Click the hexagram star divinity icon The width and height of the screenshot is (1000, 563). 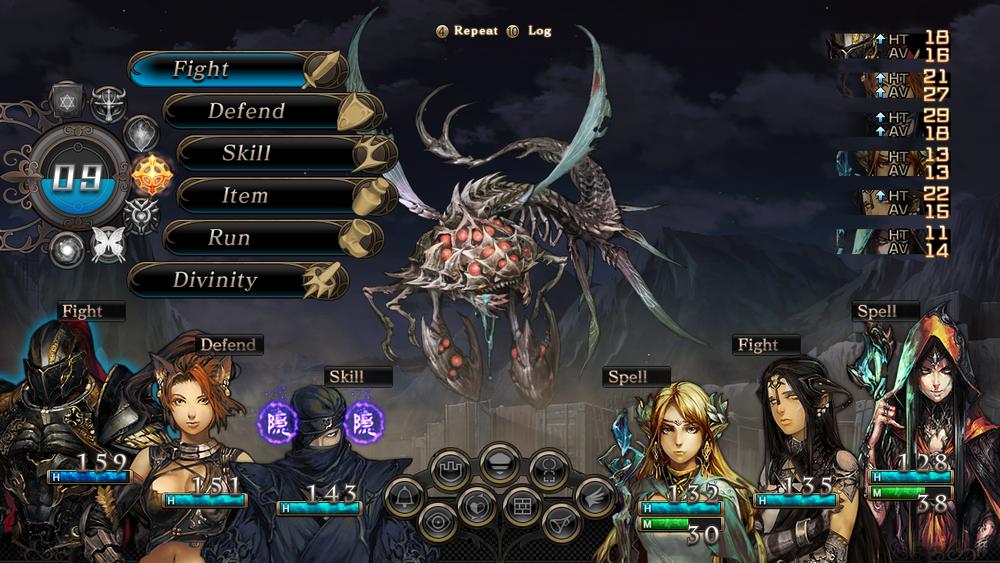pyautogui.click(x=65, y=101)
